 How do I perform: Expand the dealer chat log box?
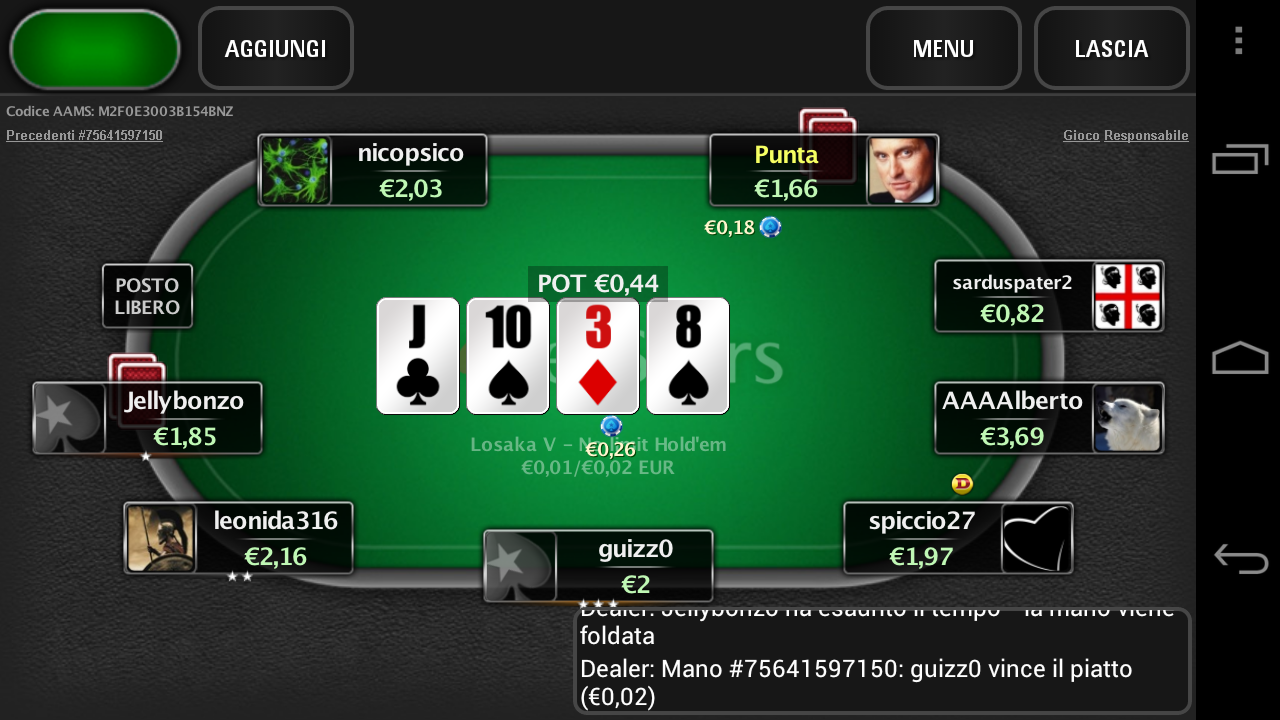coord(882,661)
